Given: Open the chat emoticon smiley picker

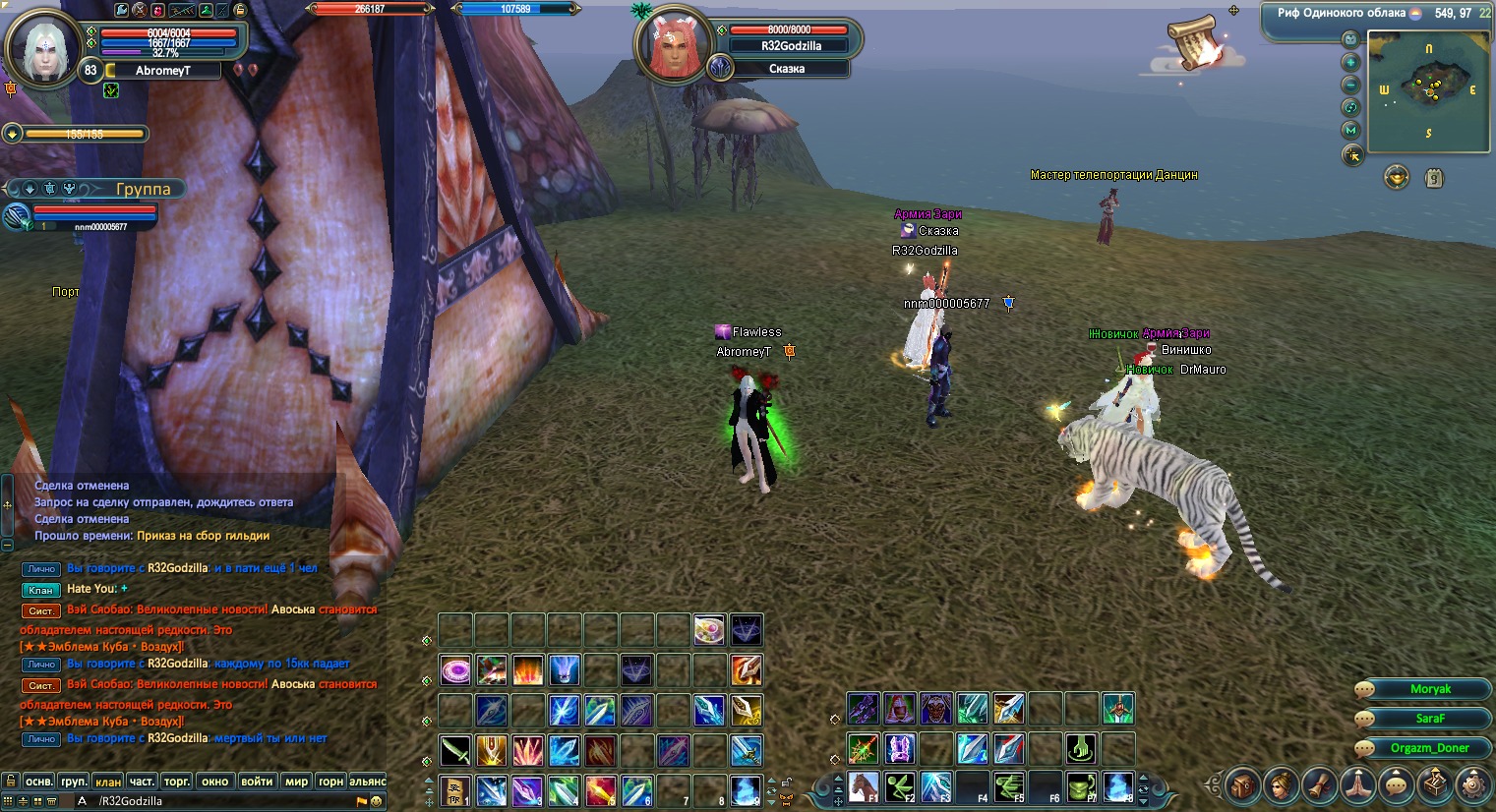Looking at the screenshot, I should (x=376, y=801).
